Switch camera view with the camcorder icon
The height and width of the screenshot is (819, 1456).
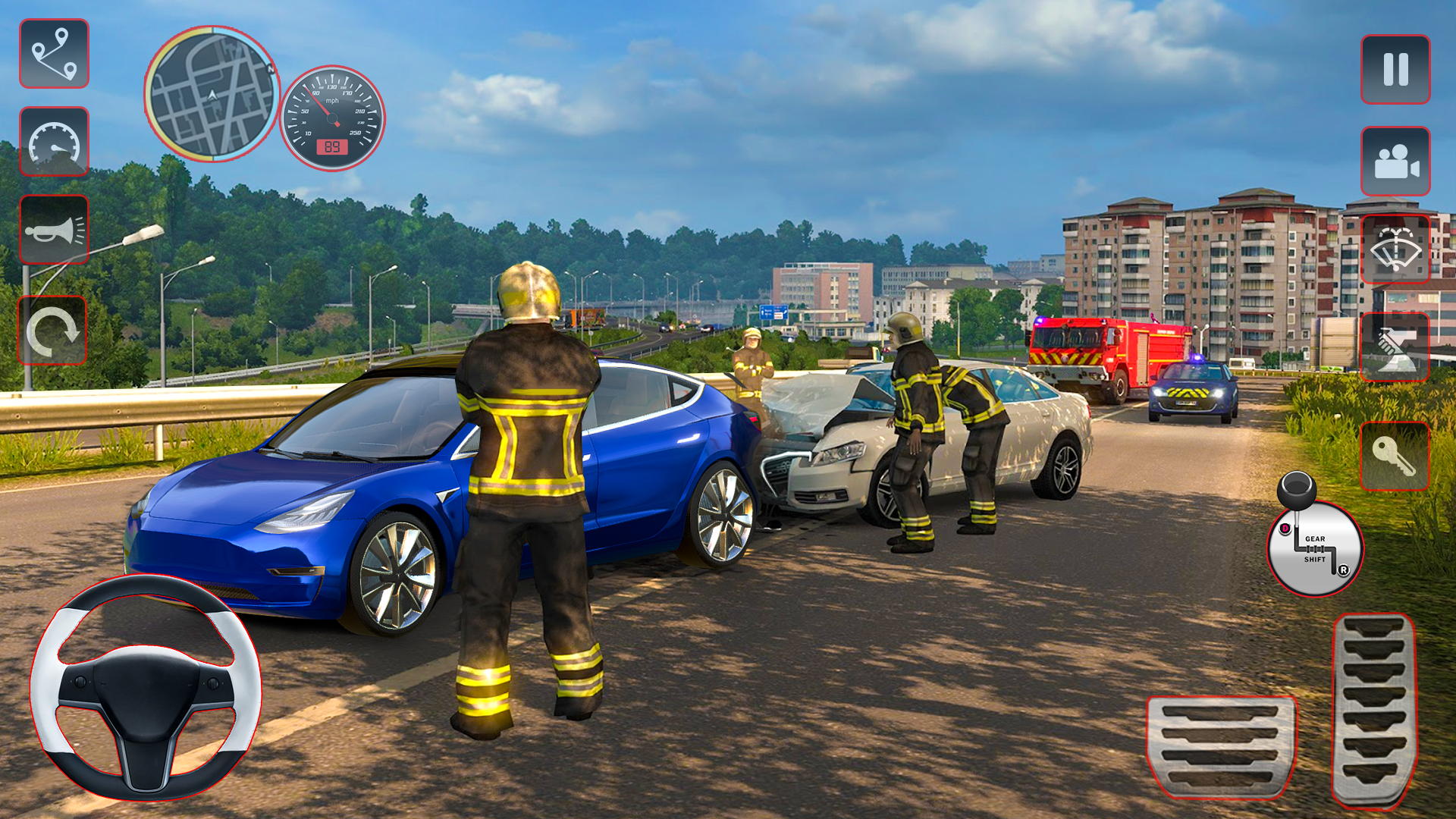click(1395, 162)
